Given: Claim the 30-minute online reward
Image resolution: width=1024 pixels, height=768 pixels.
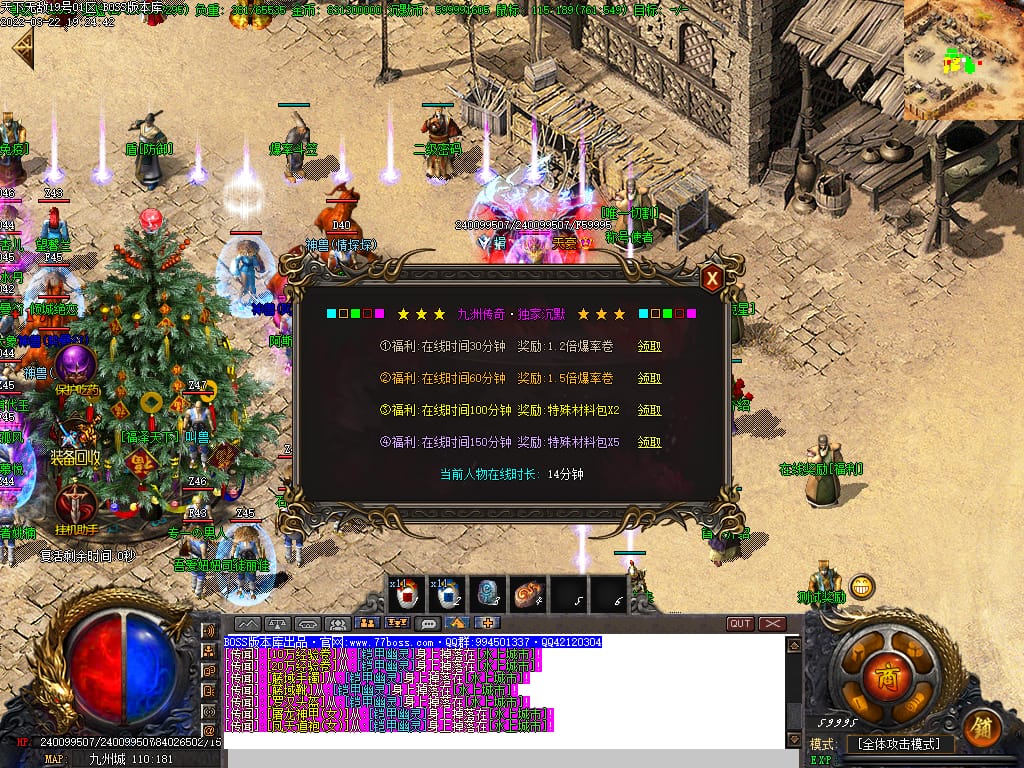Looking at the screenshot, I should click(x=649, y=346).
